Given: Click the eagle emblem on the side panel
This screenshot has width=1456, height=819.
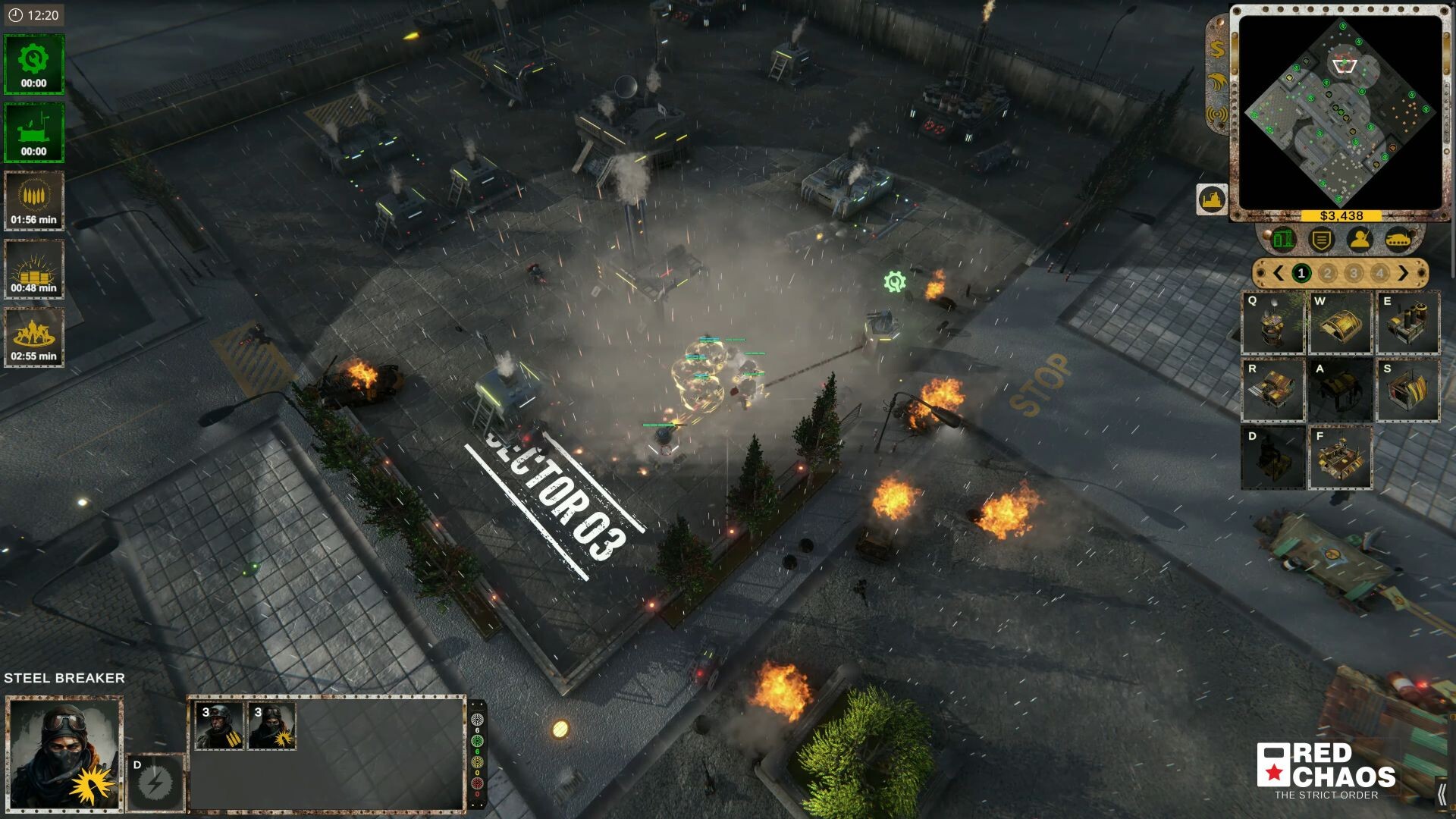Looking at the screenshot, I should click(1216, 81).
